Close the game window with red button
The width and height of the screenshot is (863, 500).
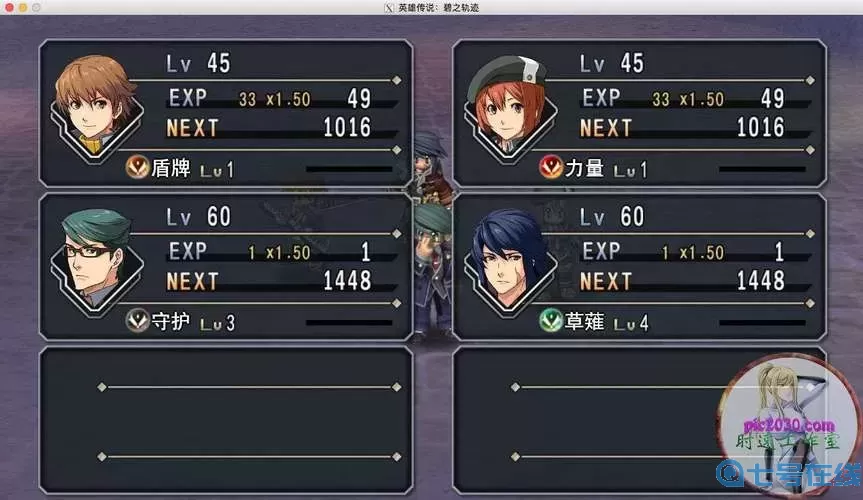(8, 8)
